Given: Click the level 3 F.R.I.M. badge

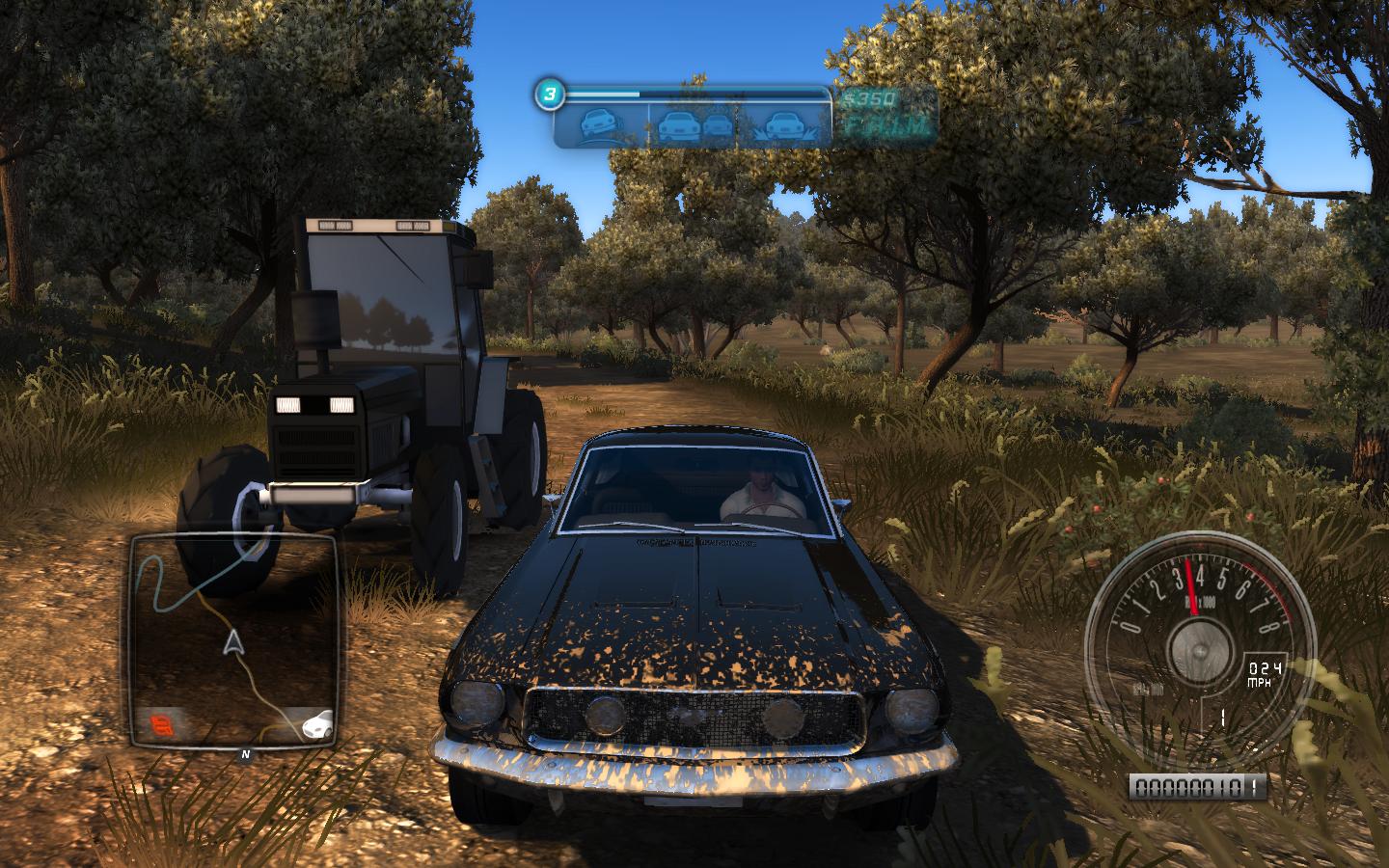Looking at the screenshot, I should 548,95.
